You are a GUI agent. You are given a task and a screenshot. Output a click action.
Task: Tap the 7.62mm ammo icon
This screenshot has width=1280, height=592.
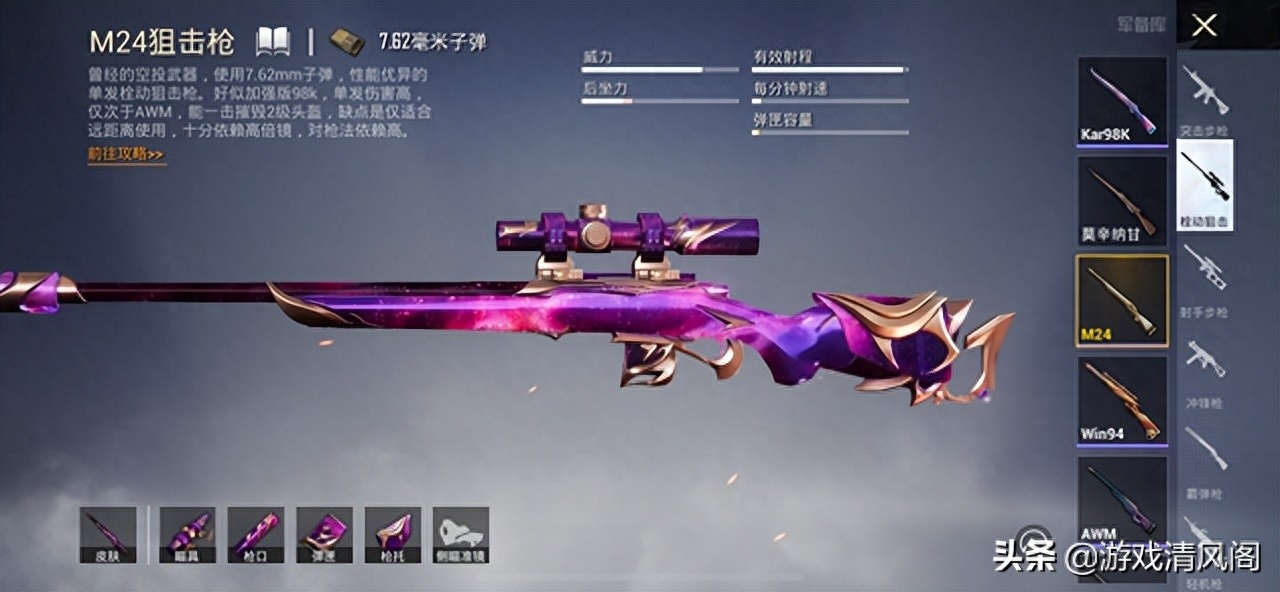pos(346,42)
